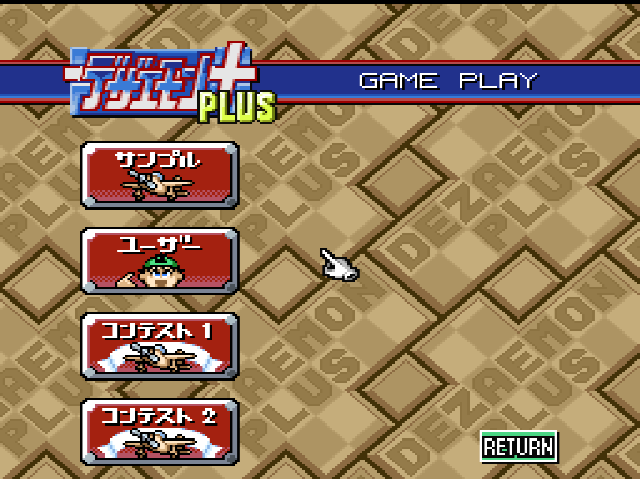Pick the コンテスト 2 (Contest 2) entry
The width and height of the screenshot is (640, 479).
(160, 431)
